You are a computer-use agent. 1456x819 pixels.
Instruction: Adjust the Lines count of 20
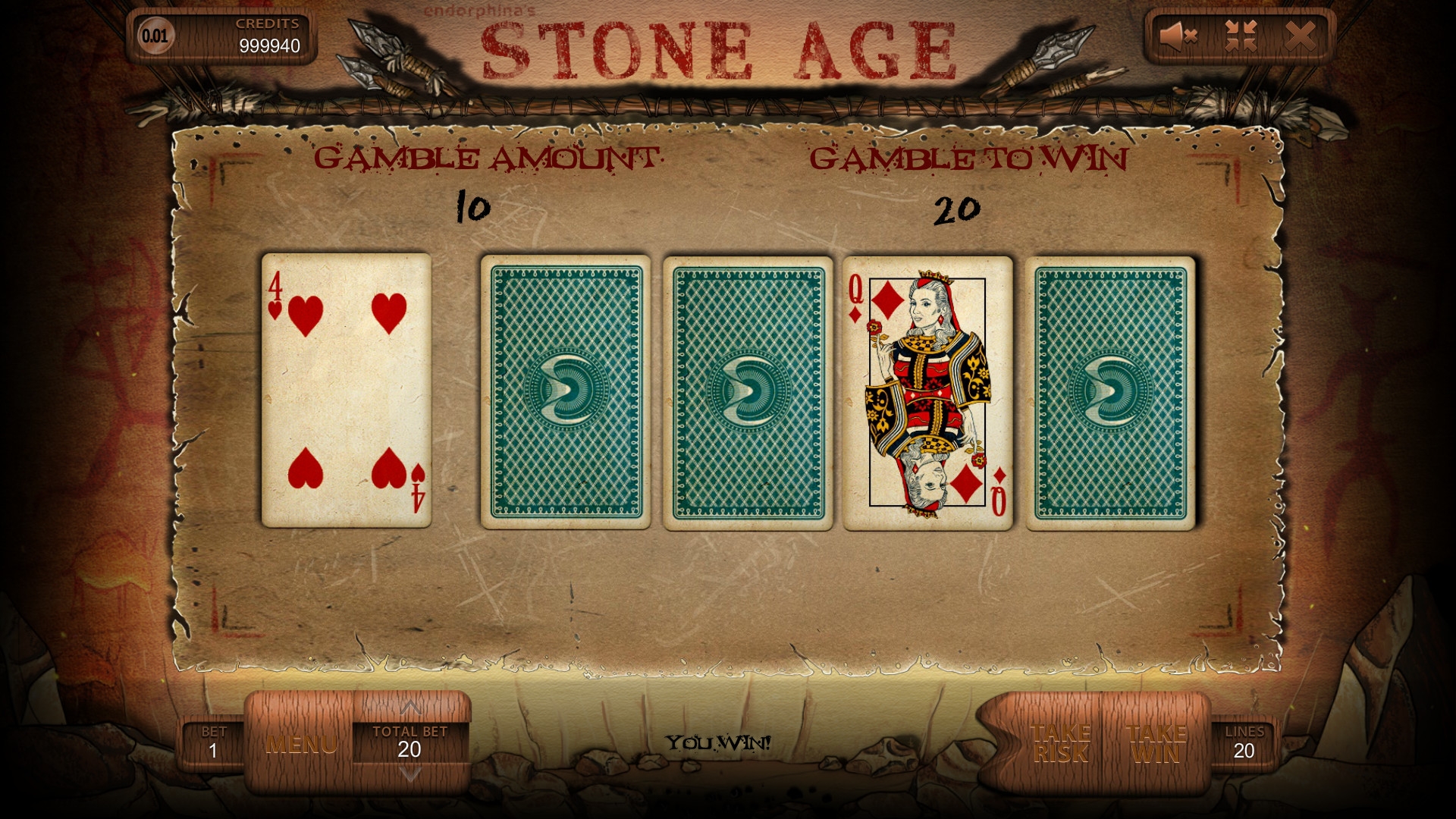1244,743
